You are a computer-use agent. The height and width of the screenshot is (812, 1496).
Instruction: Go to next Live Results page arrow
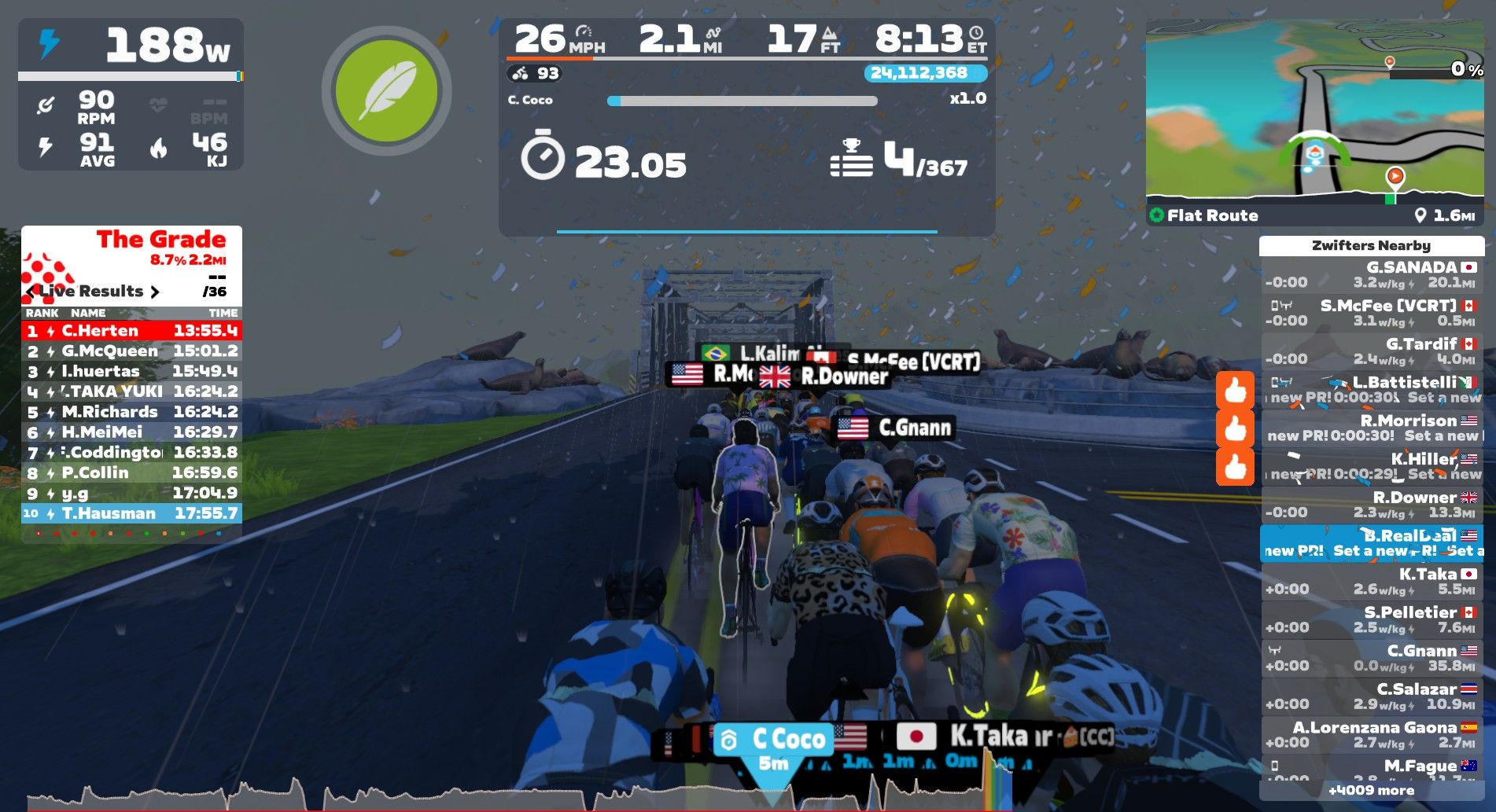point(155,292)
